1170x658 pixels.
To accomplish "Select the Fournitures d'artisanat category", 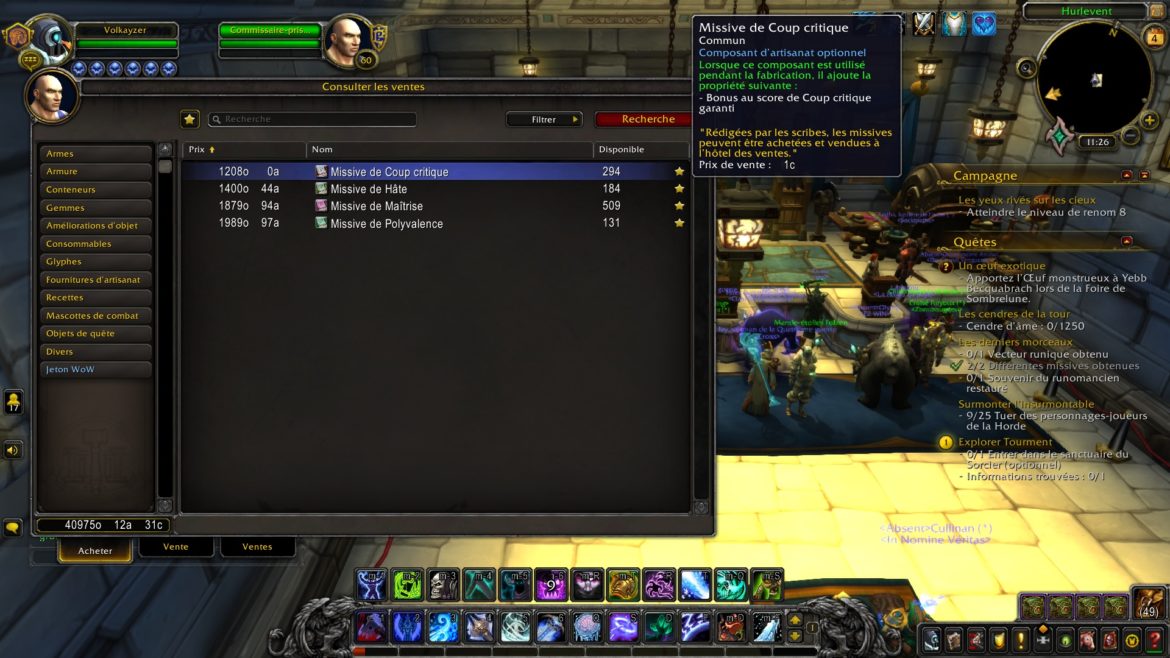I will (x=95, y=280).
